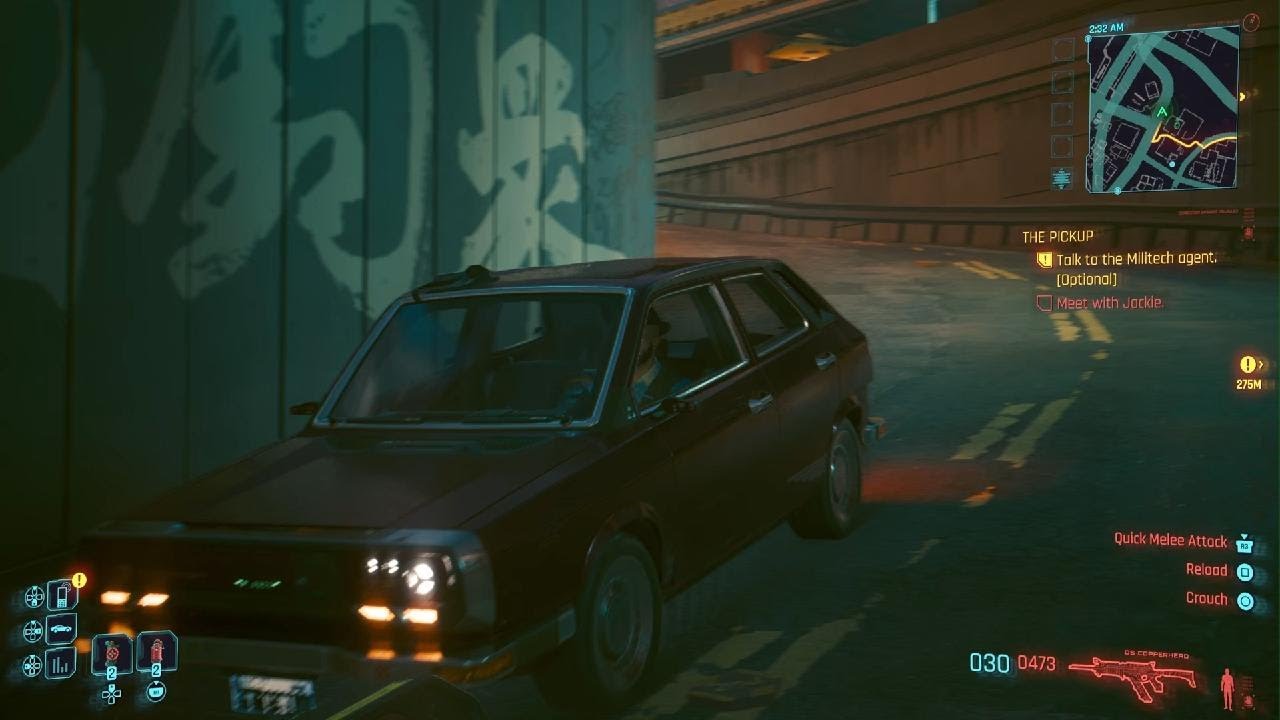The height and width of the screenshot is (720, 1280).
Task: Open the phone notification icon
Action: tap(62, 596)
